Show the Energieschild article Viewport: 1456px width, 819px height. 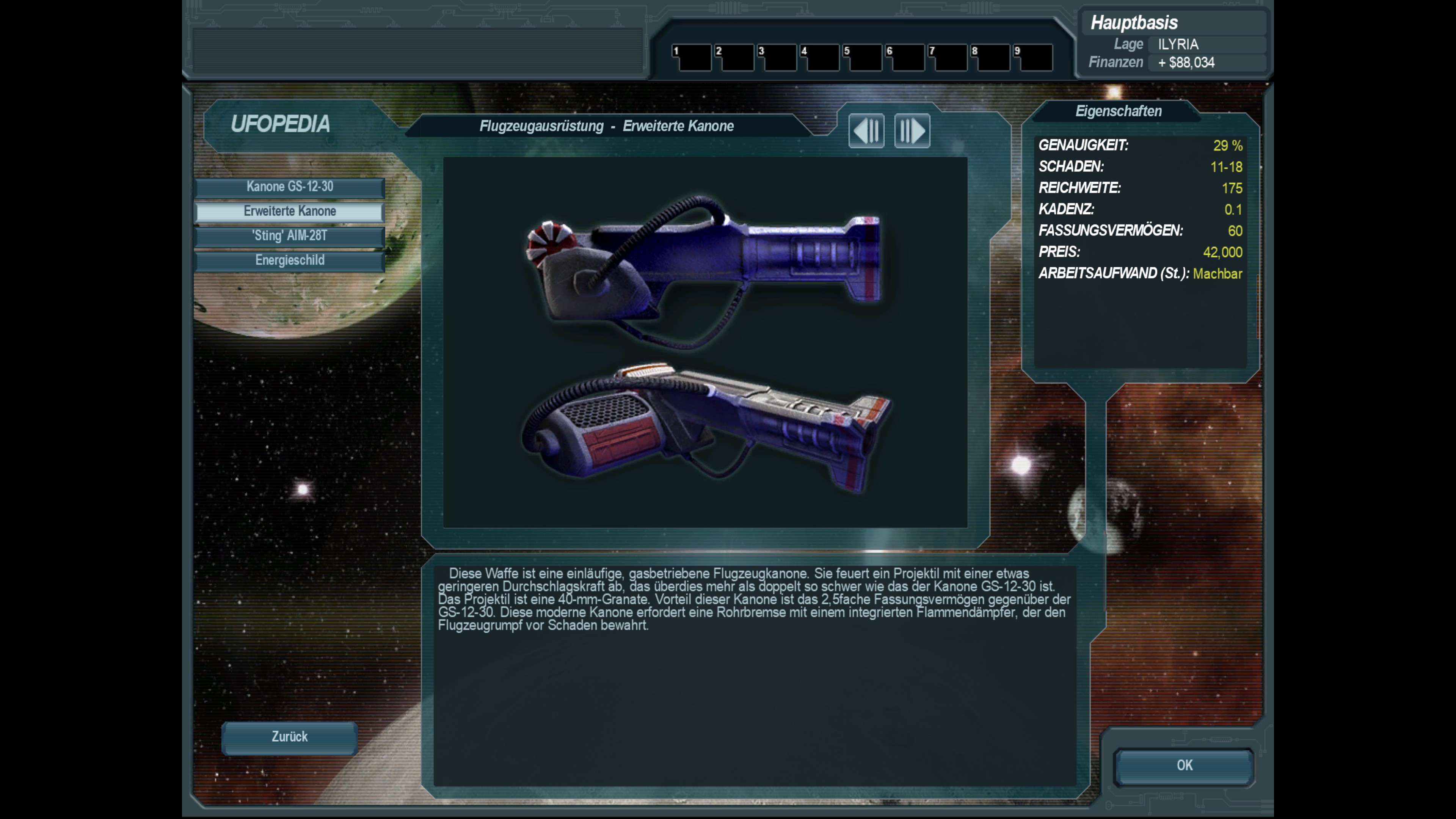point(289,260)
